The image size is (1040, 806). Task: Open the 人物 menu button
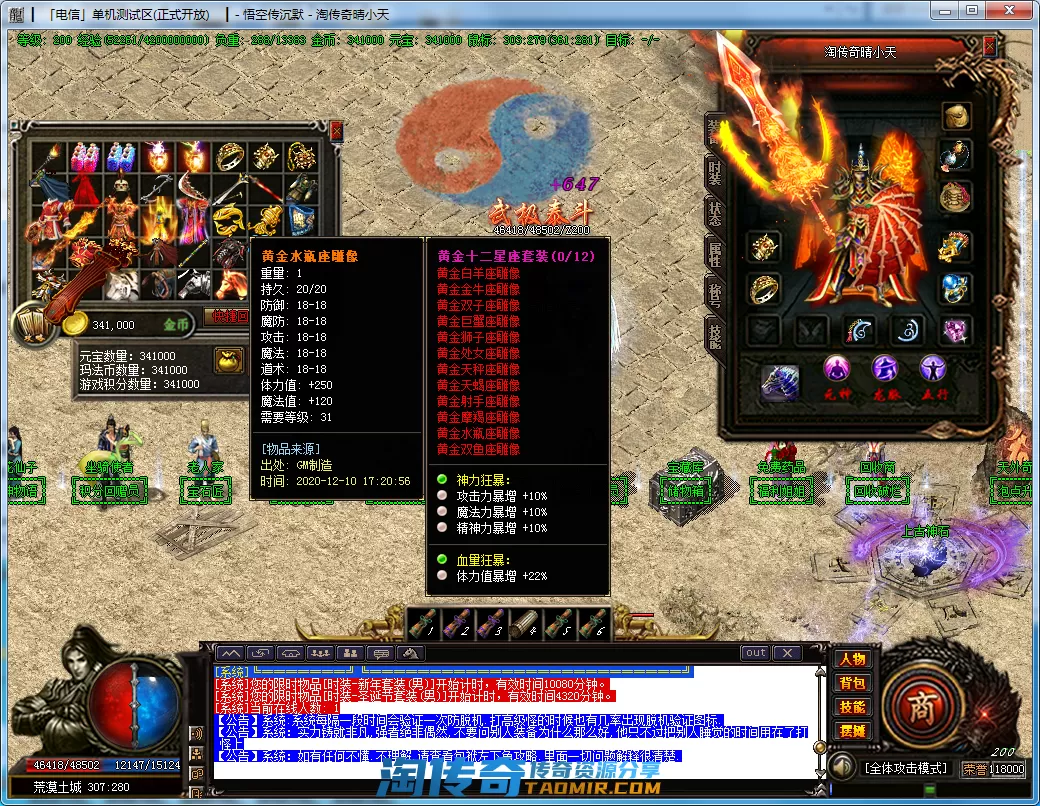tap(852, 660)
